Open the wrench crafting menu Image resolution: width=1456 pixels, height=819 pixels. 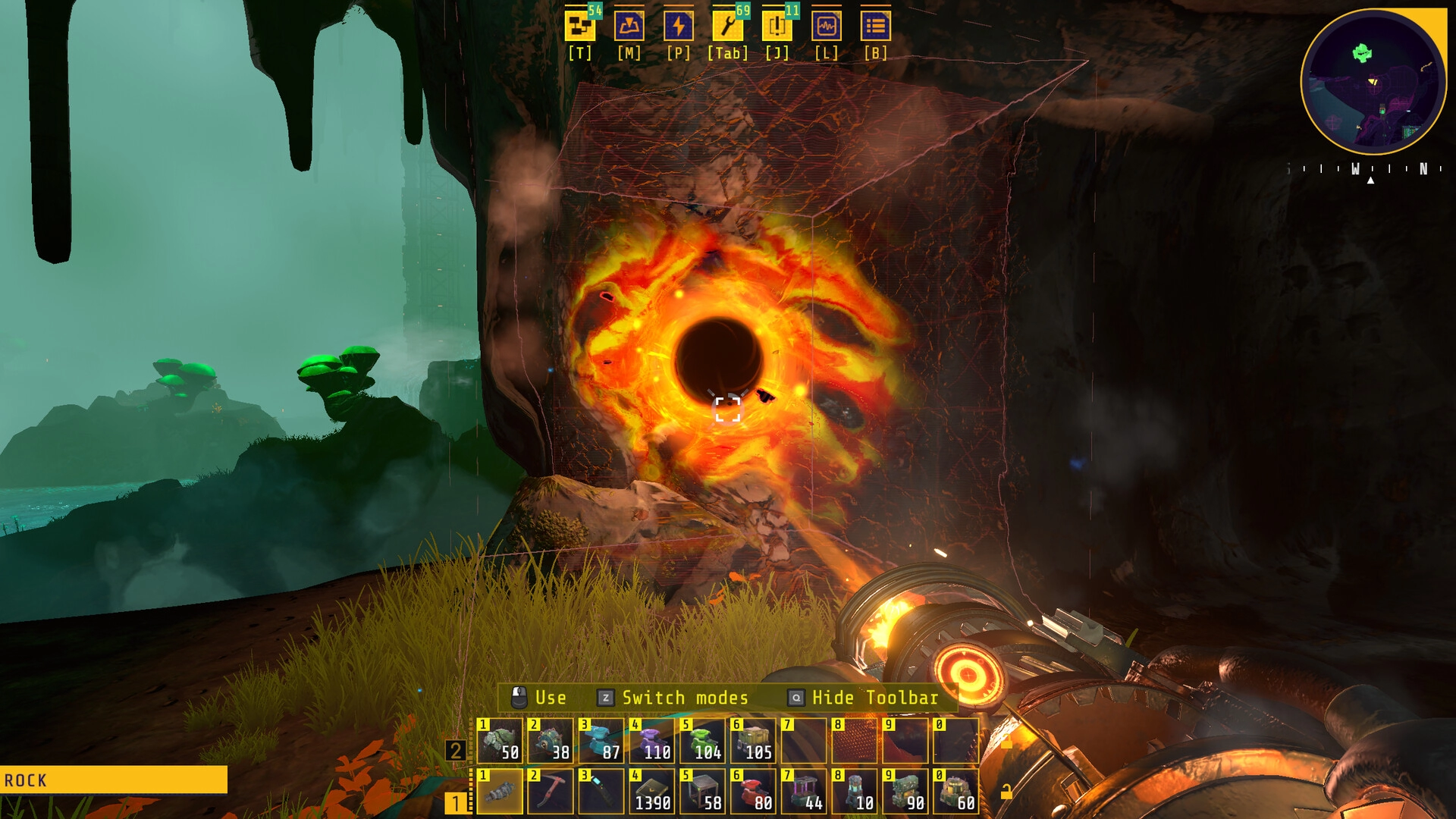point(727,27)
